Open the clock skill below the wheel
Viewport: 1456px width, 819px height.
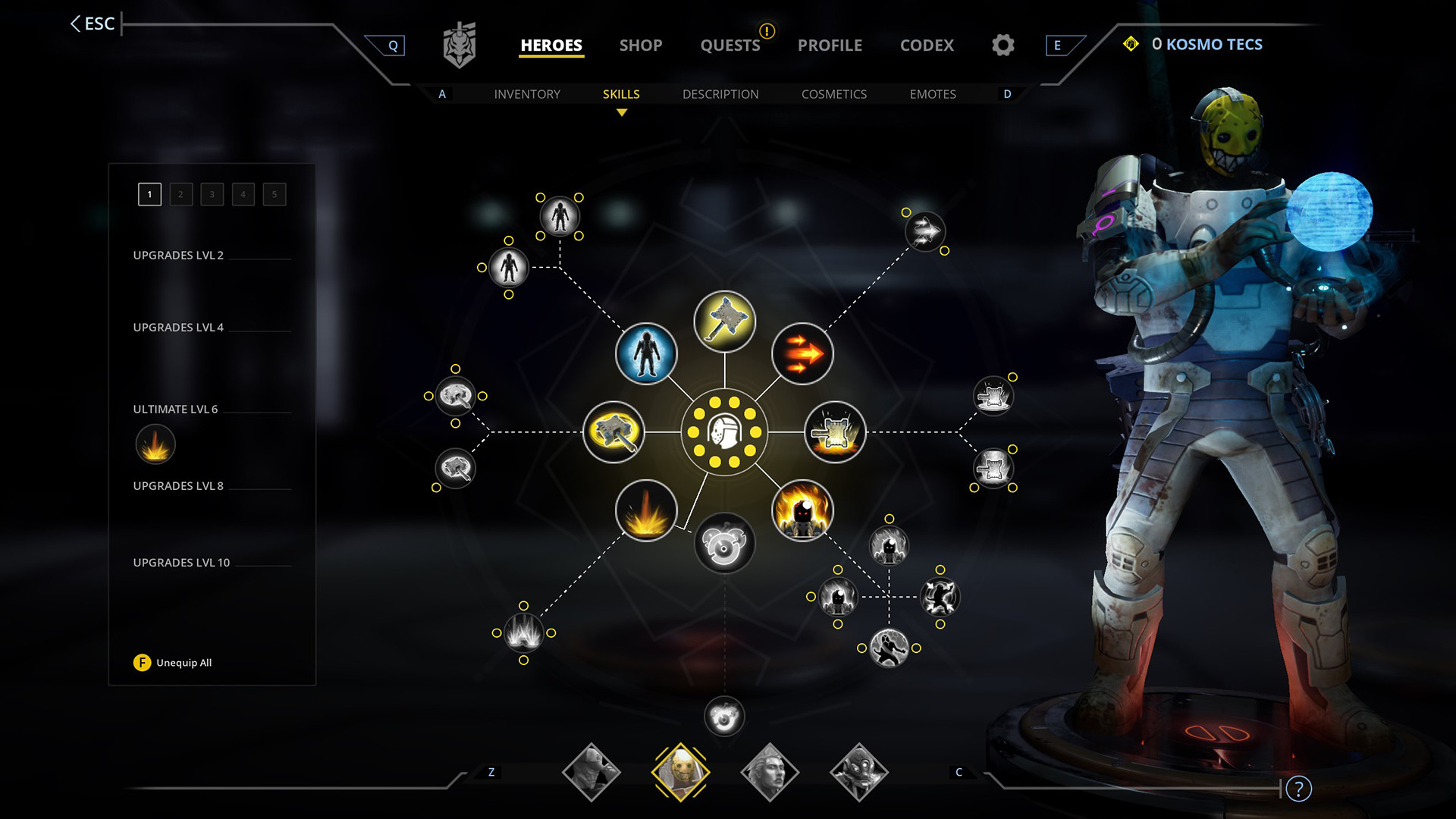[724, 542]
